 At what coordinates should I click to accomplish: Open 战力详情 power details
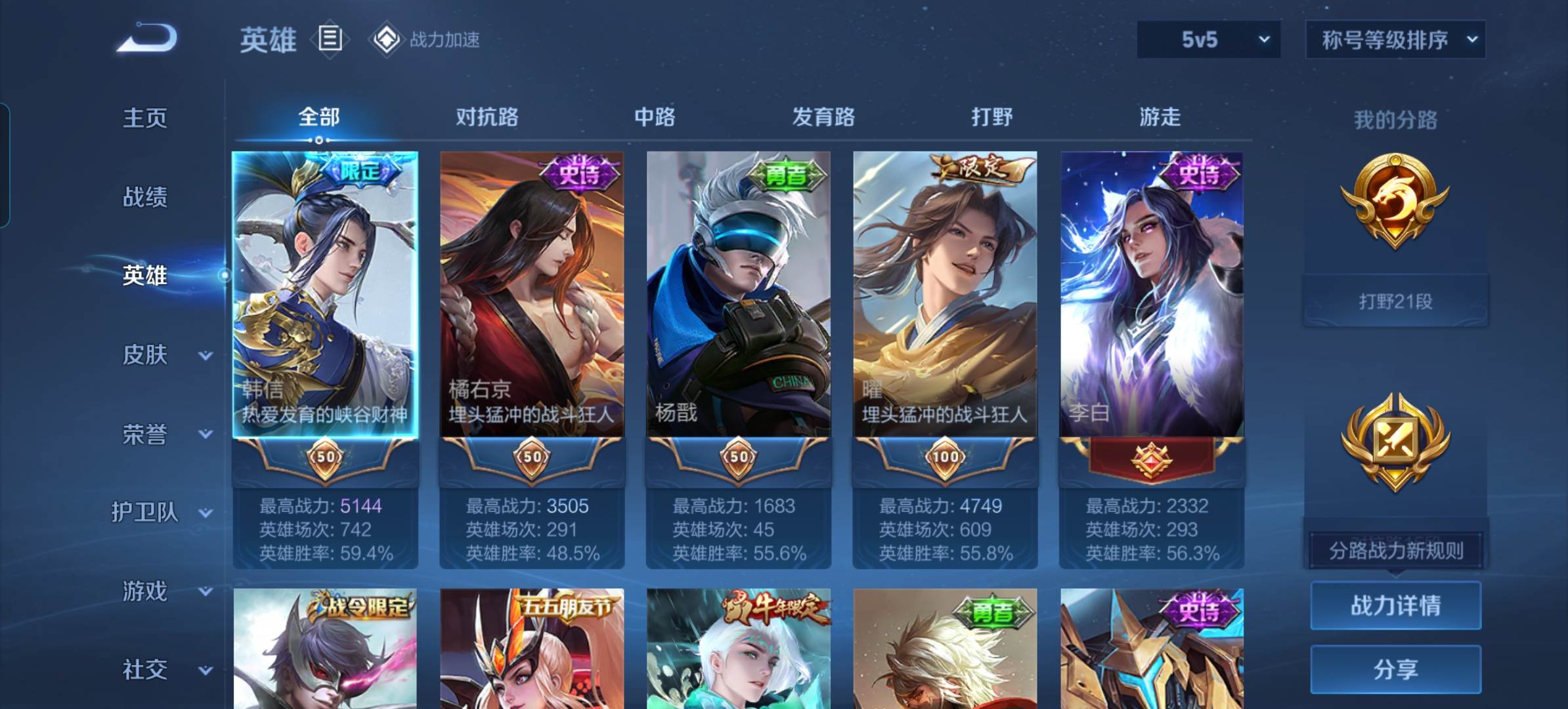[1395, 605]
